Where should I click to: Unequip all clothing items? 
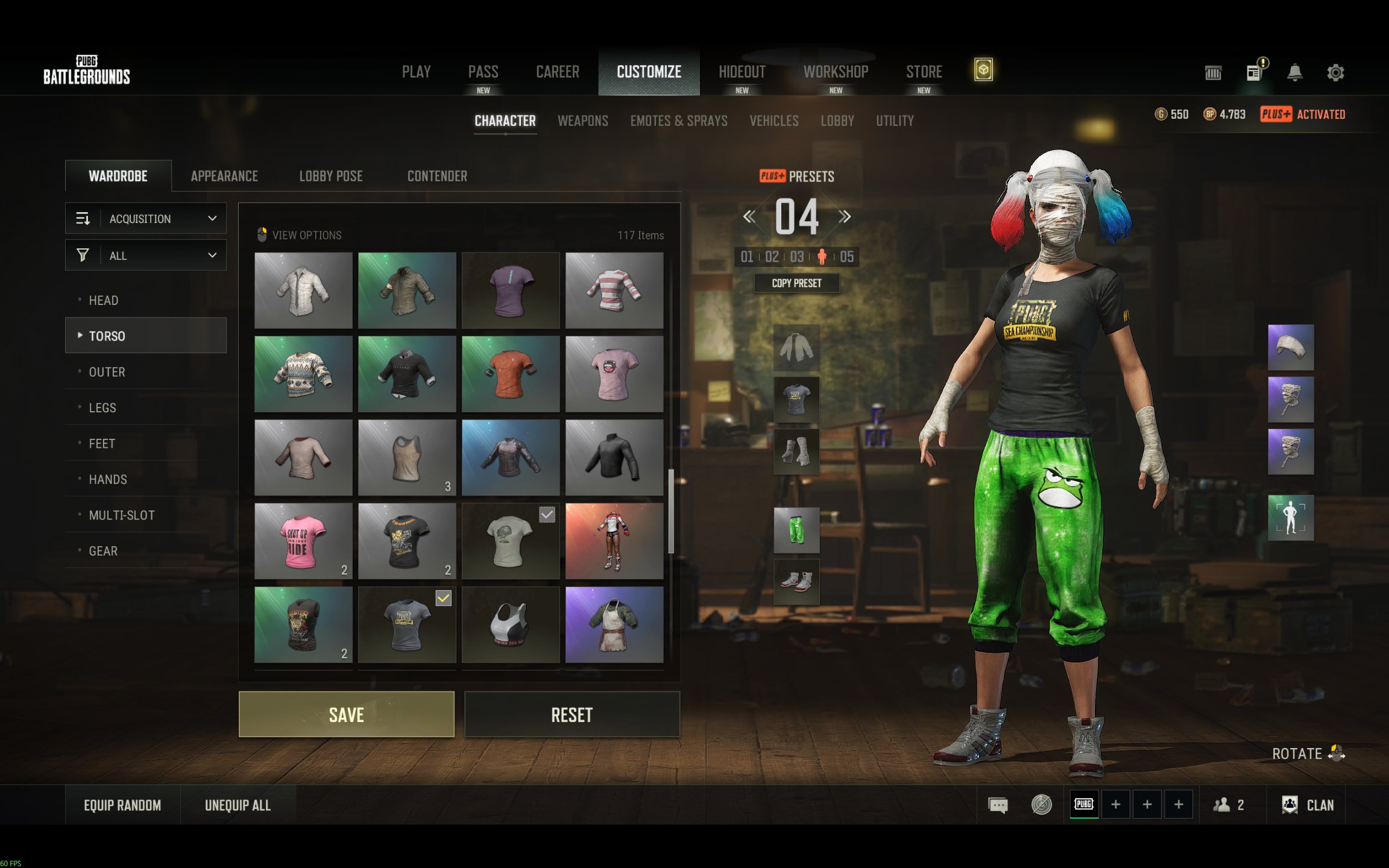point(238,805)
